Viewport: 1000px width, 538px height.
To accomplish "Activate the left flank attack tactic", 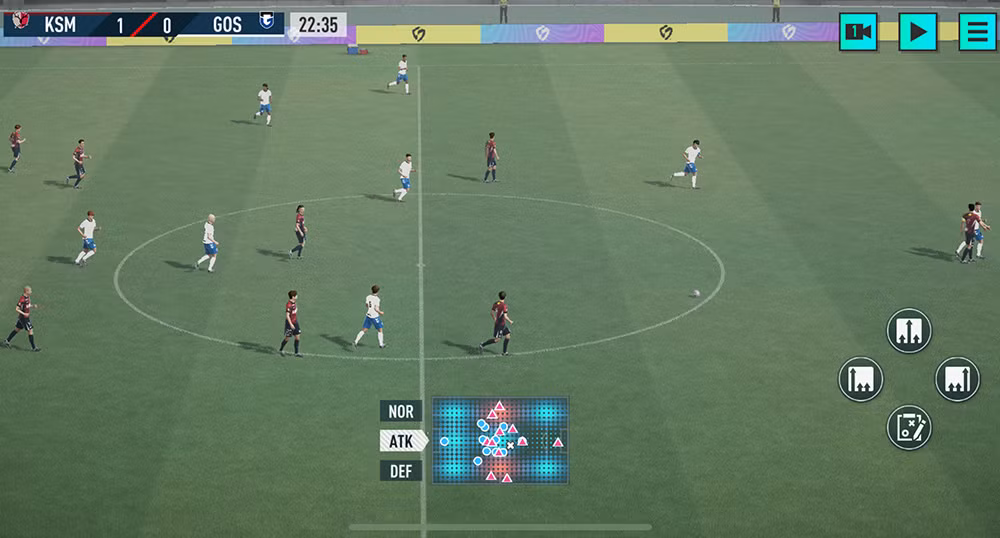I will click(x=861, y=380).
